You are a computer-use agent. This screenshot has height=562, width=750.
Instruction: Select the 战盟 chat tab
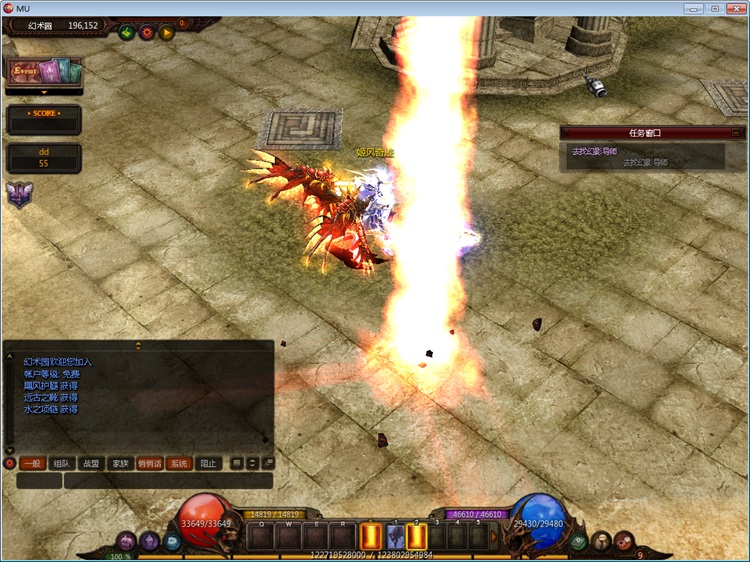tap(91, 464)
